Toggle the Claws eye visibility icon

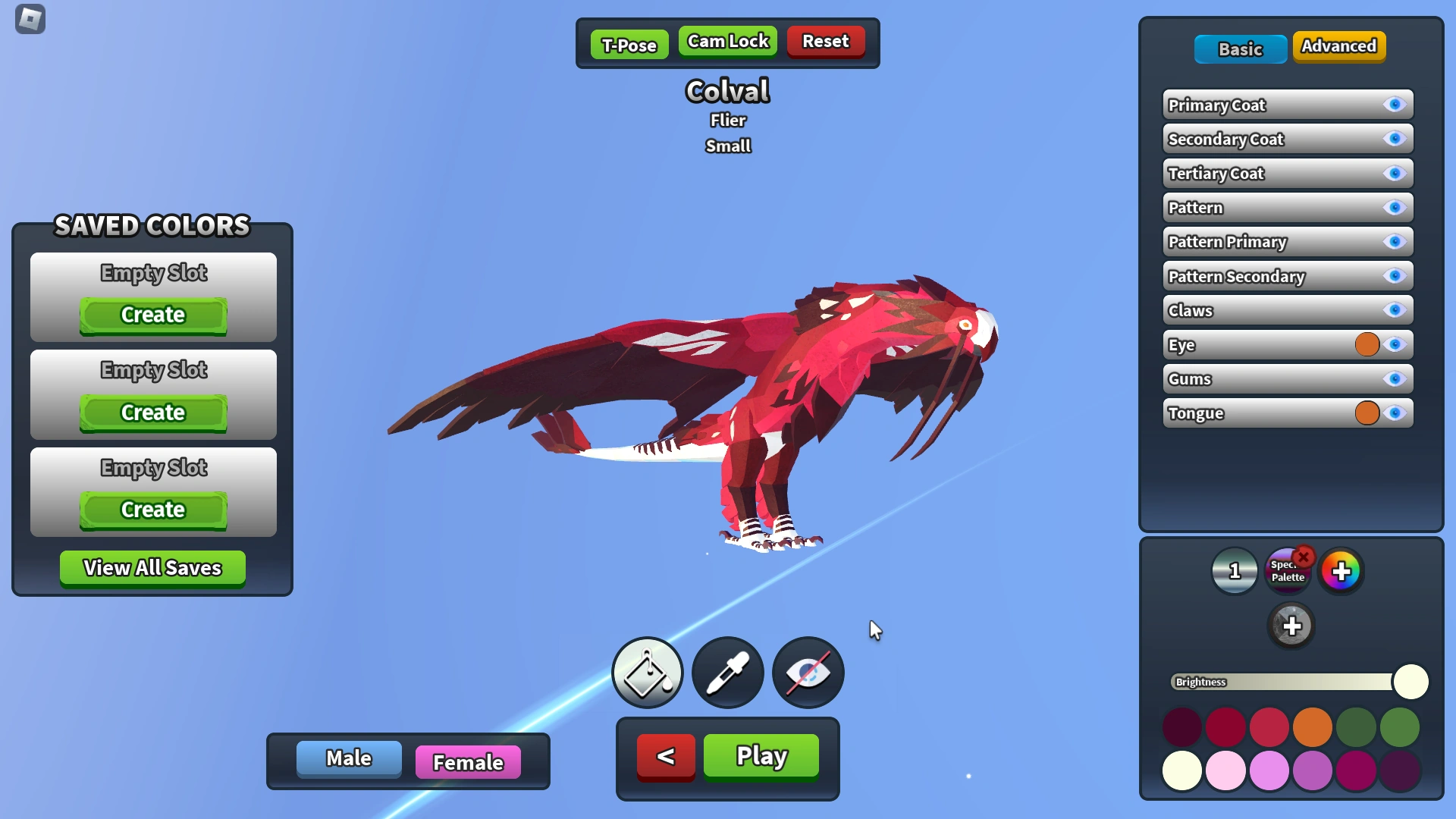[x=1394, y=310]
